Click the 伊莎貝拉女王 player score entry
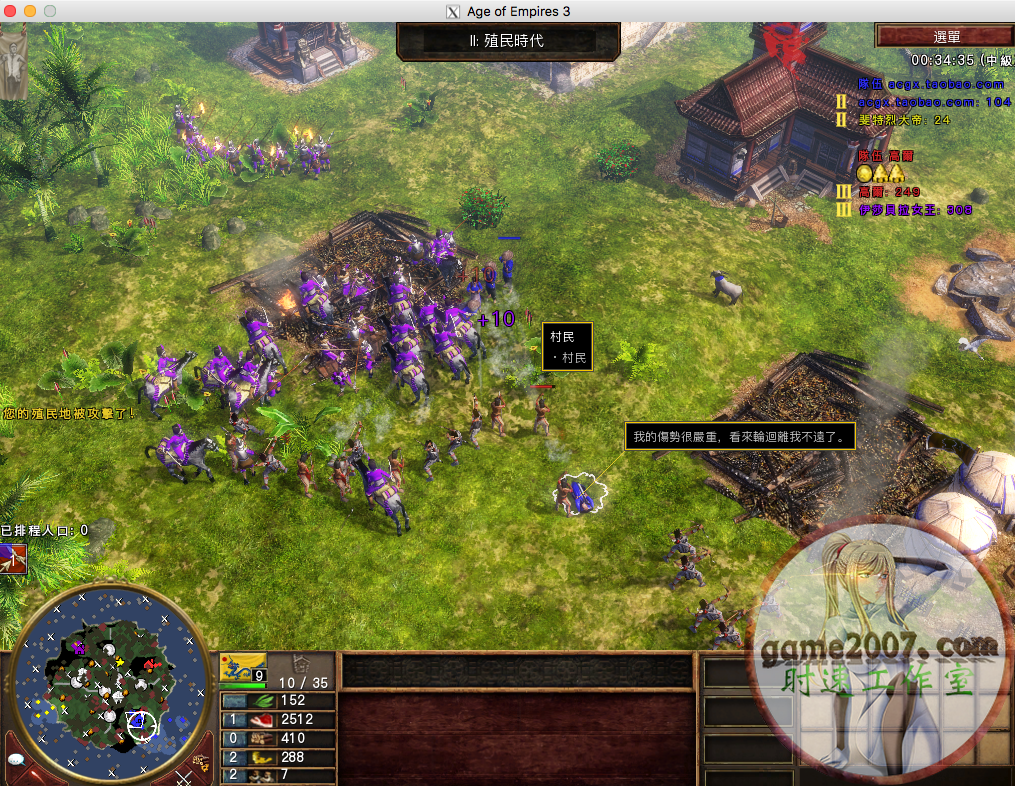The image size is (1015, 786). point(915,210)
